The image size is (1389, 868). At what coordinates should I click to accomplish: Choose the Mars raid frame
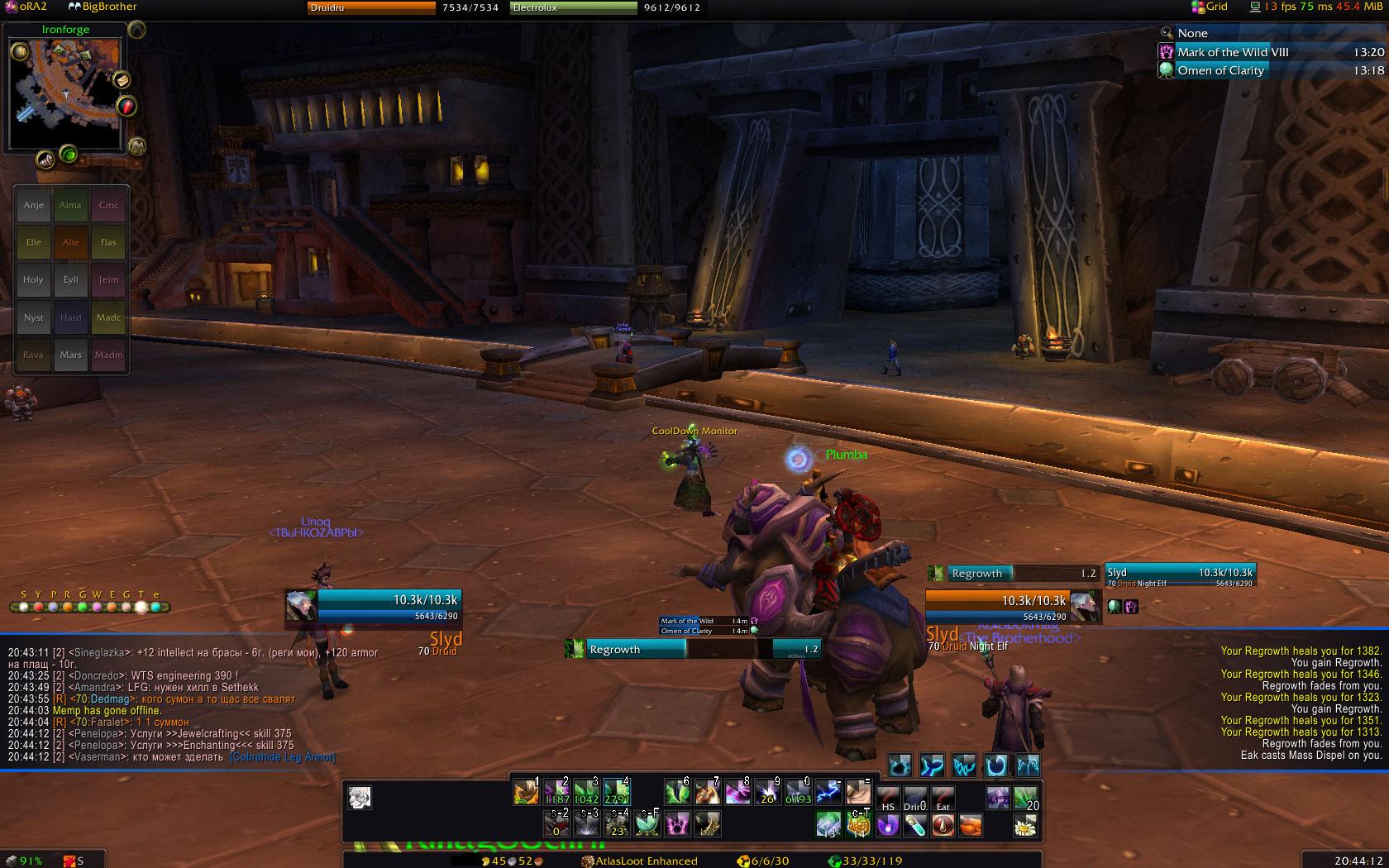point(71,355)
